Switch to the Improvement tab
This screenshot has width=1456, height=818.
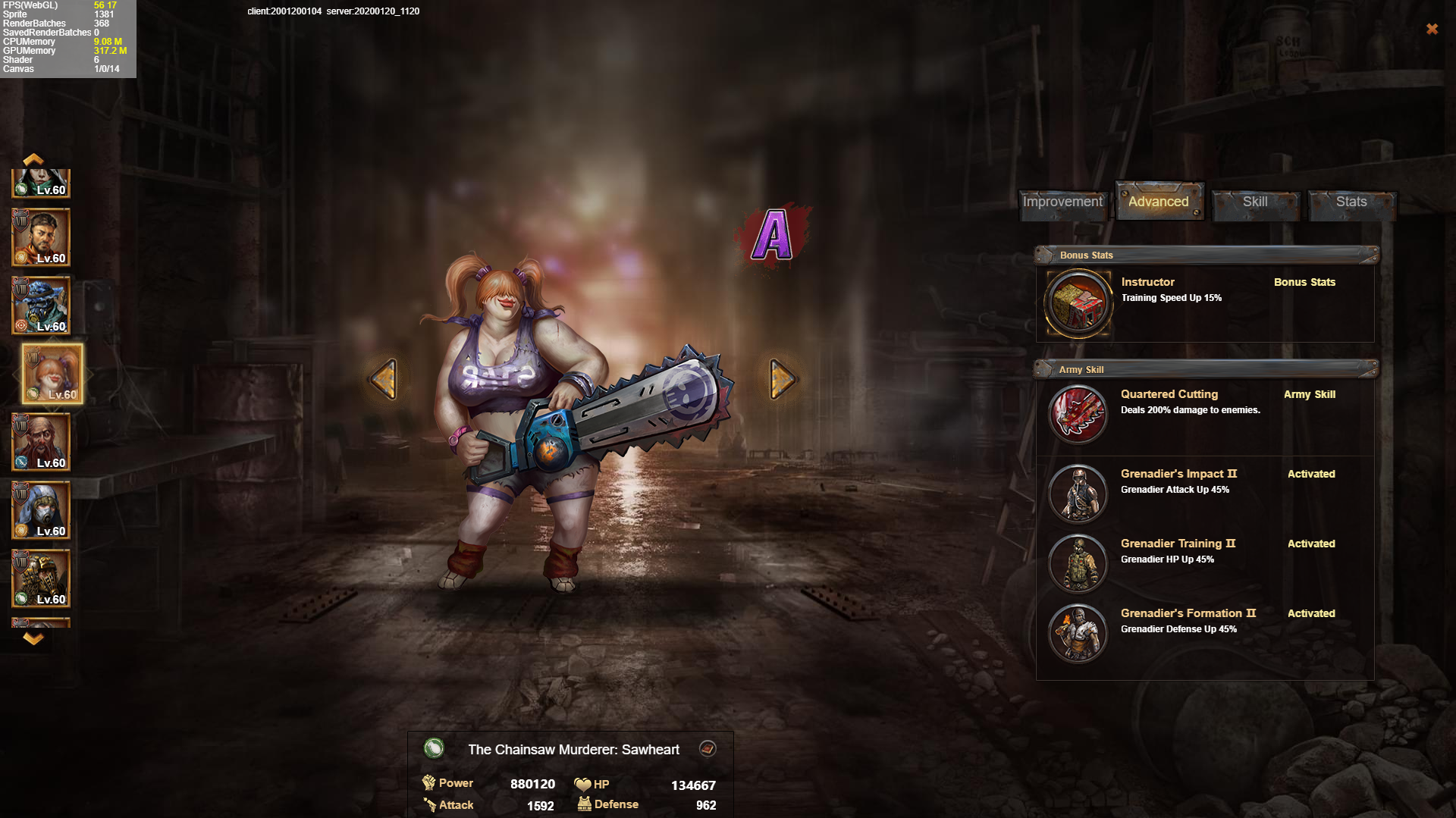1062,202
